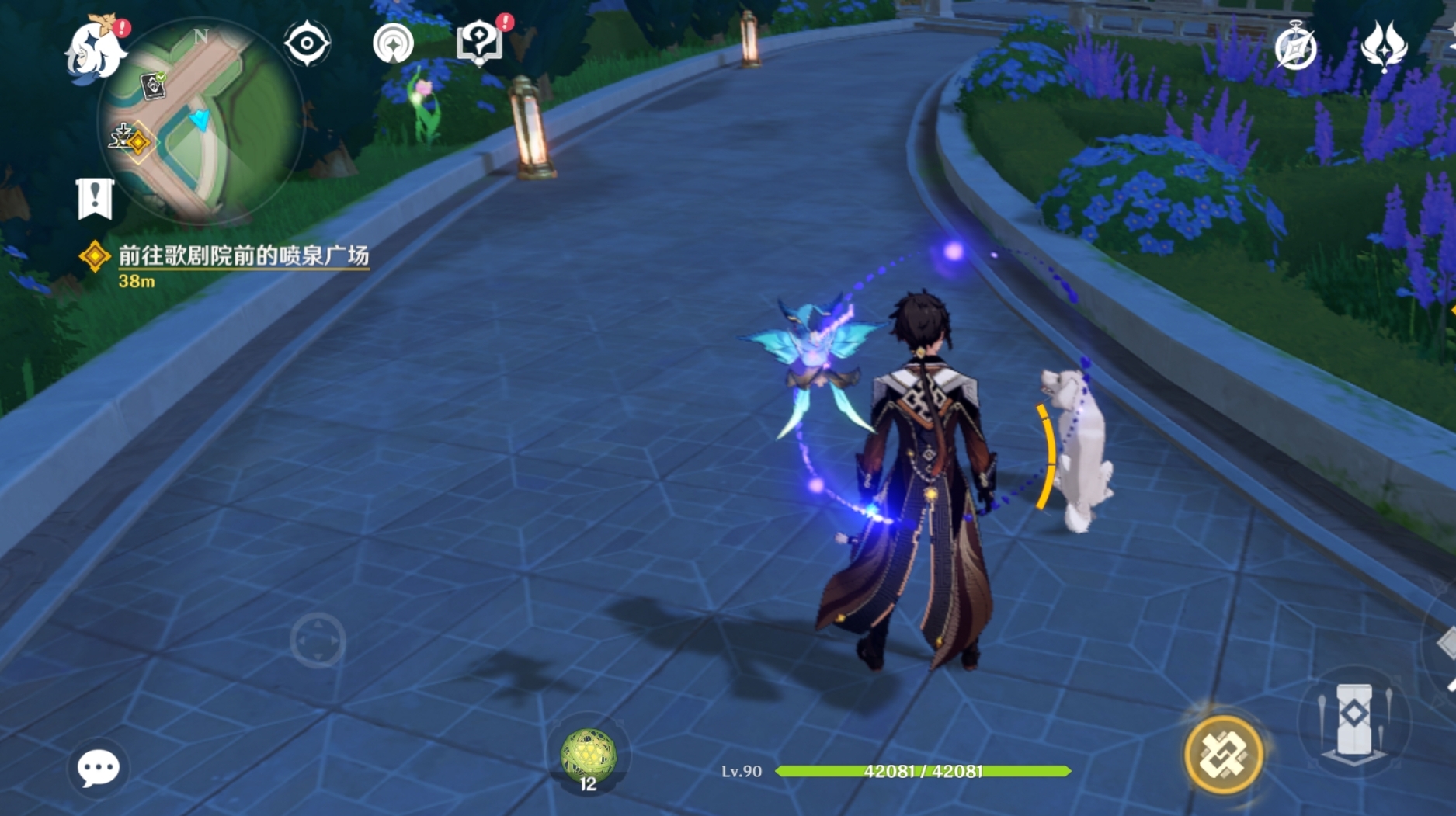Screen dimensions: 1456x816
Task: Open the circular minimap
Action: [200, 122]
